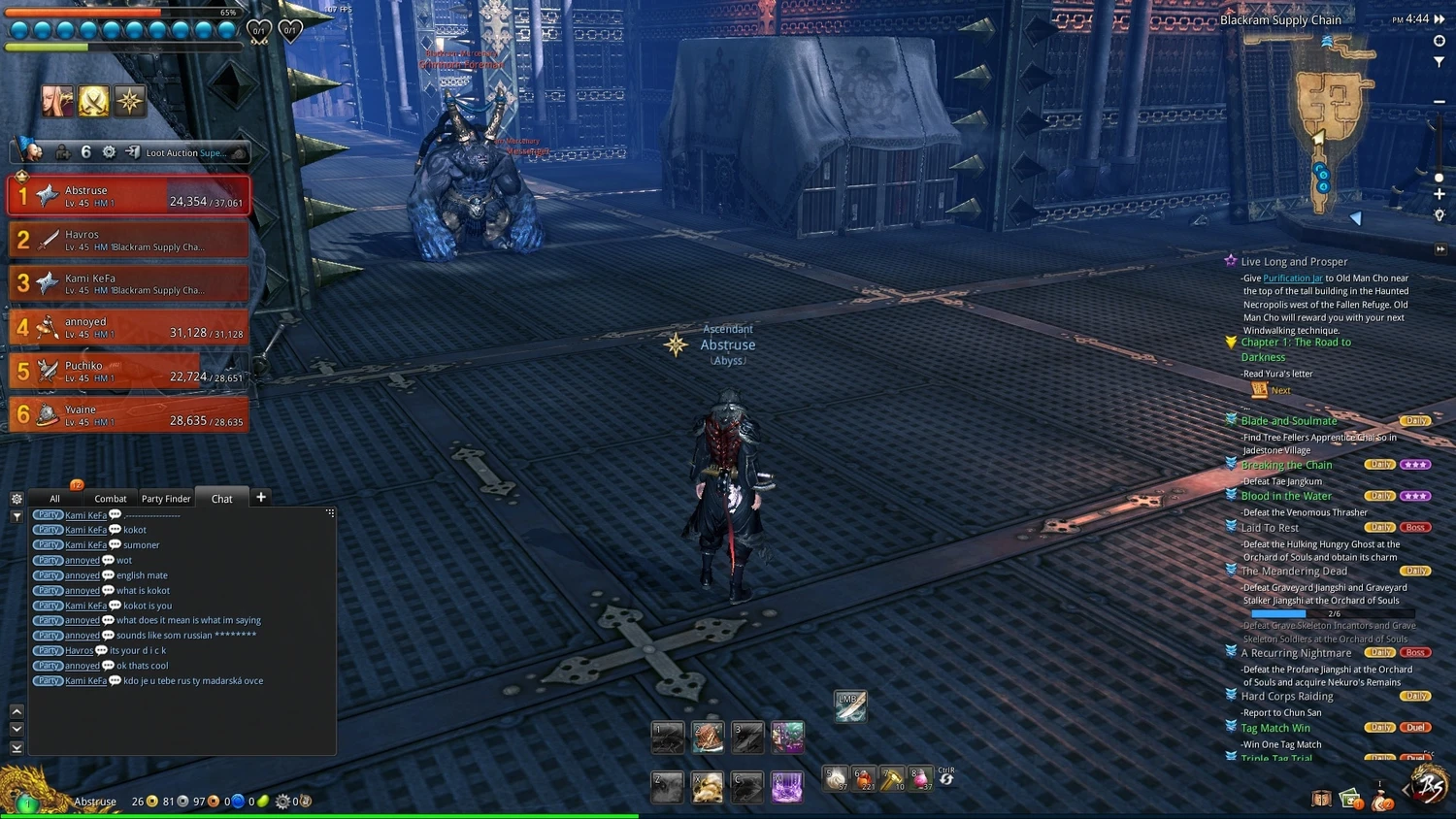This screenshot has width=1456, height=819.
Task: Select party member Yvaine's frame
Action: (x=128, y=415)
